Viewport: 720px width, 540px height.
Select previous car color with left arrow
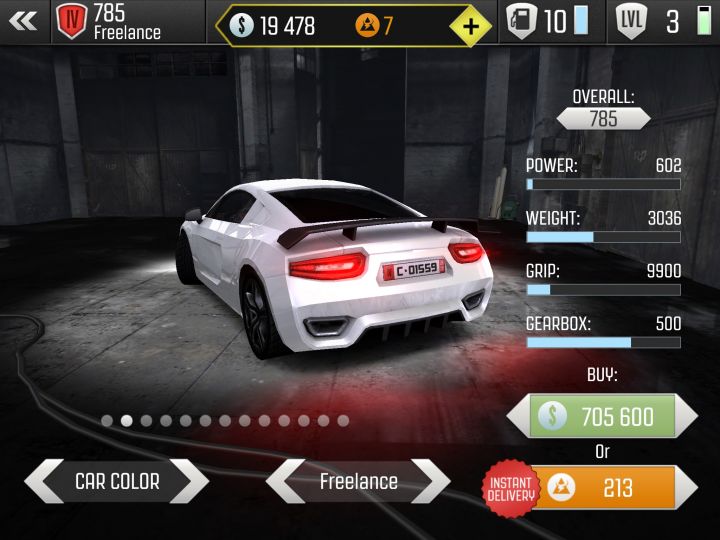(x=42, y=482)
